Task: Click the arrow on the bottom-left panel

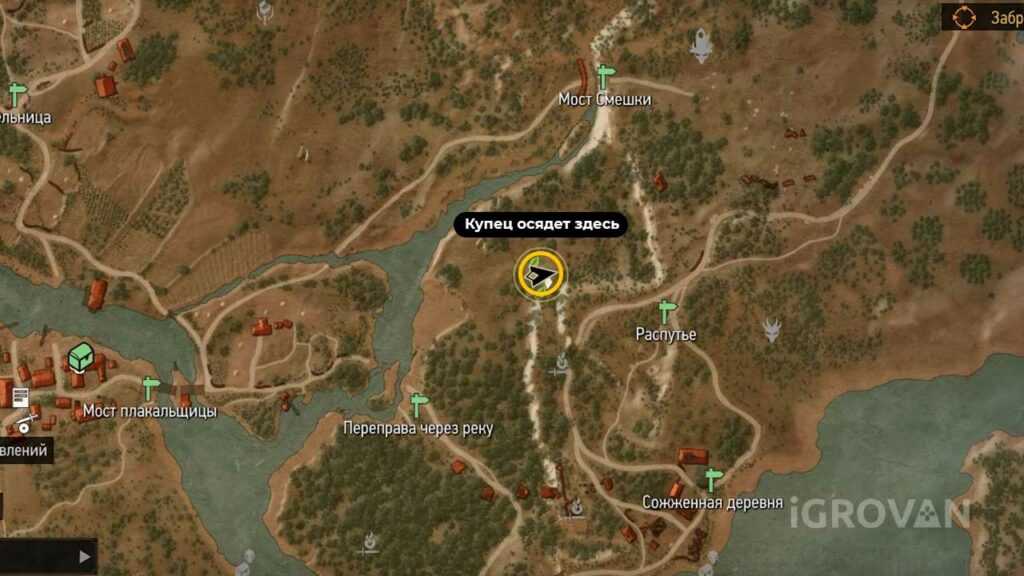Action: point(85,556)
